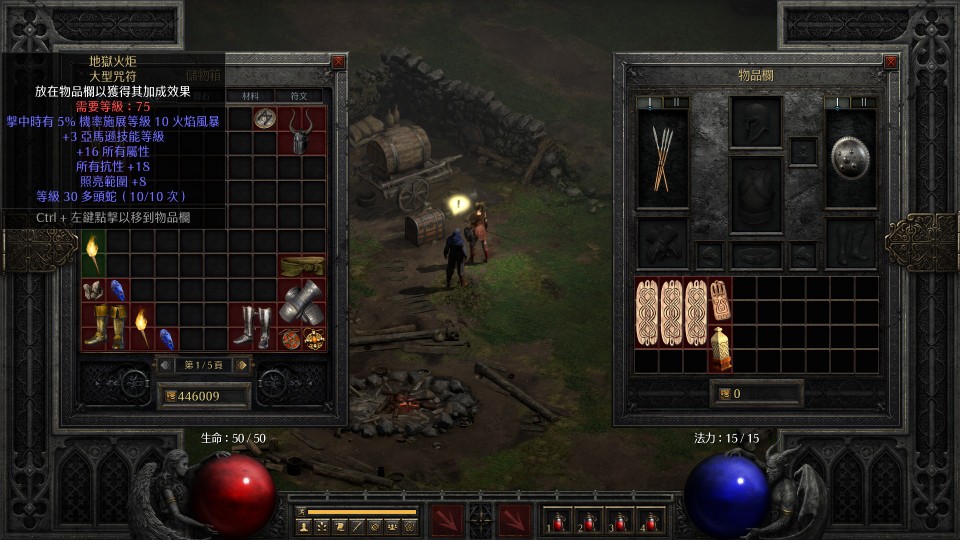Switch to weapon set II above the shield
Screen dimensions: 960x540
(866, 102)
